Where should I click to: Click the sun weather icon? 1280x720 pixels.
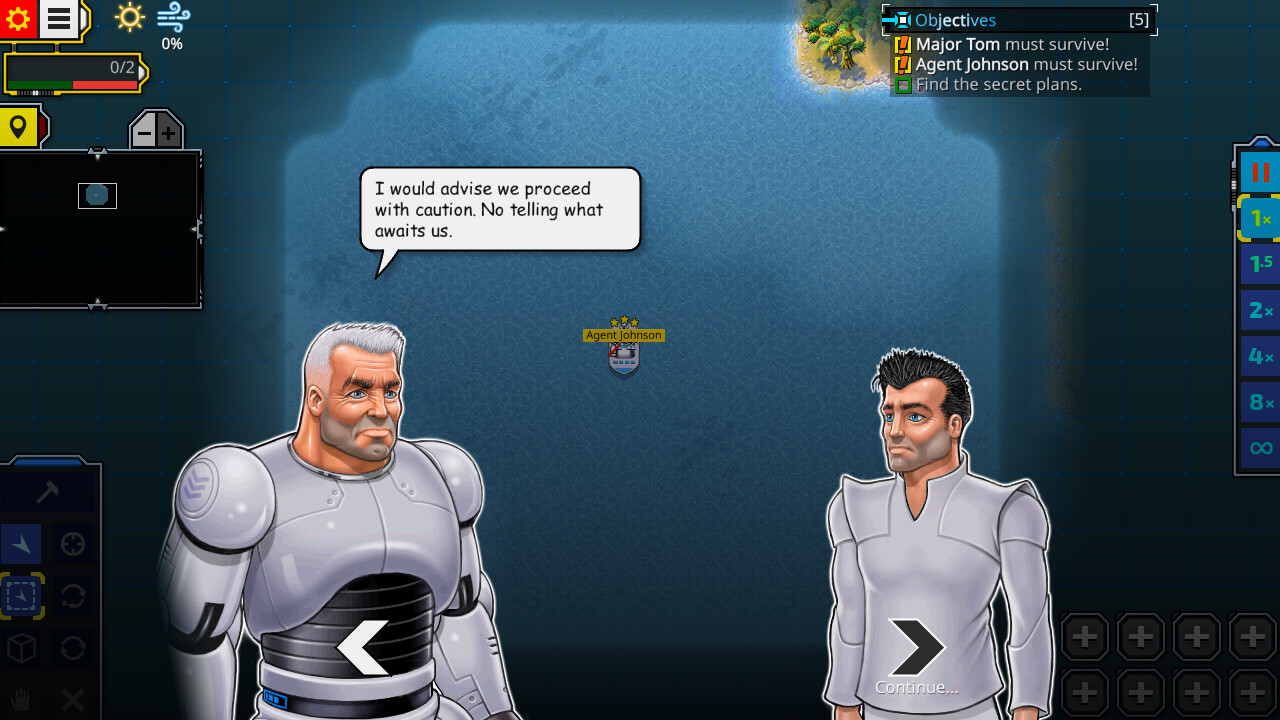(x=128, y=18)
